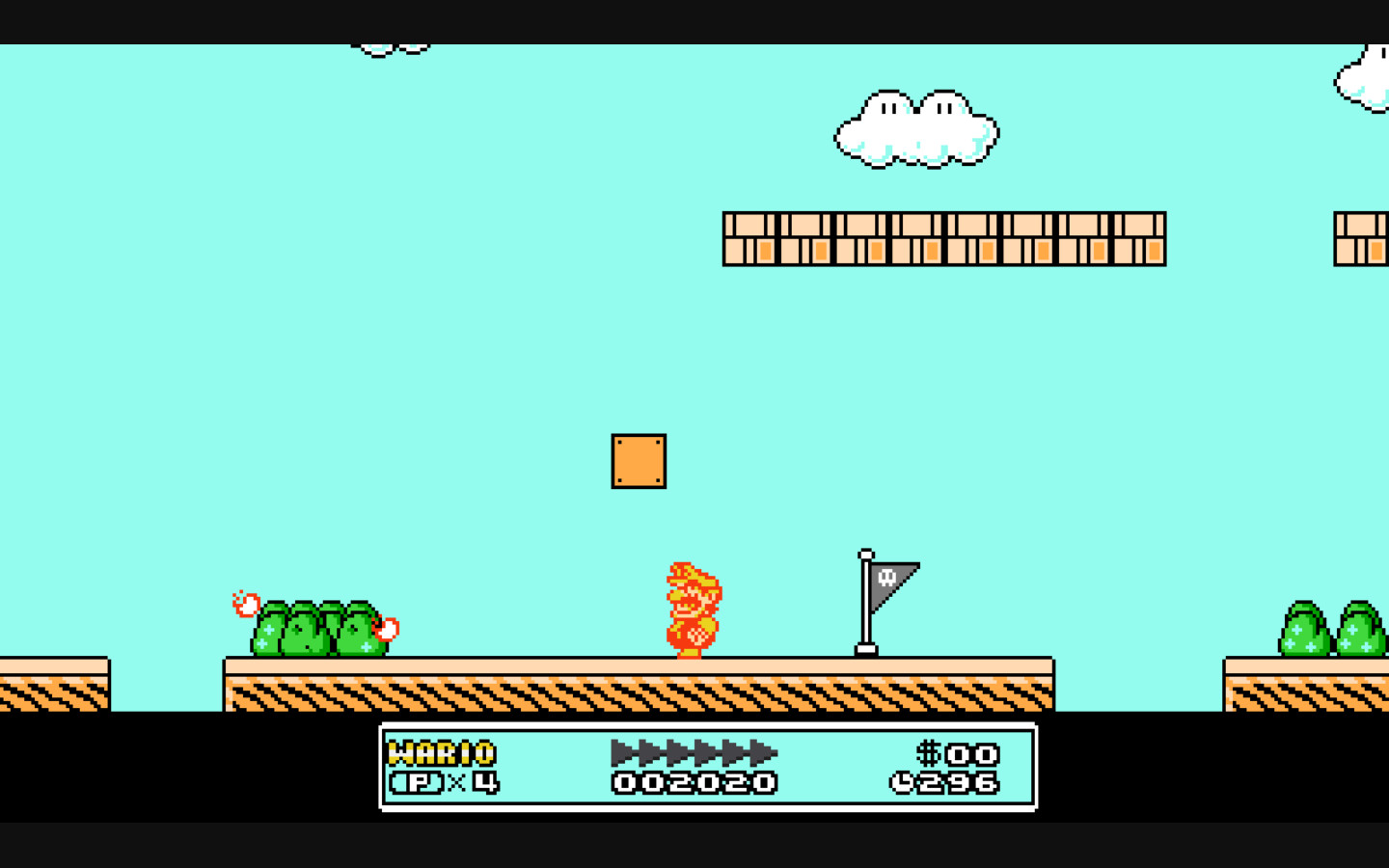Click the flagpole base block
This screenshot has width=1389, height=868.
865,648
